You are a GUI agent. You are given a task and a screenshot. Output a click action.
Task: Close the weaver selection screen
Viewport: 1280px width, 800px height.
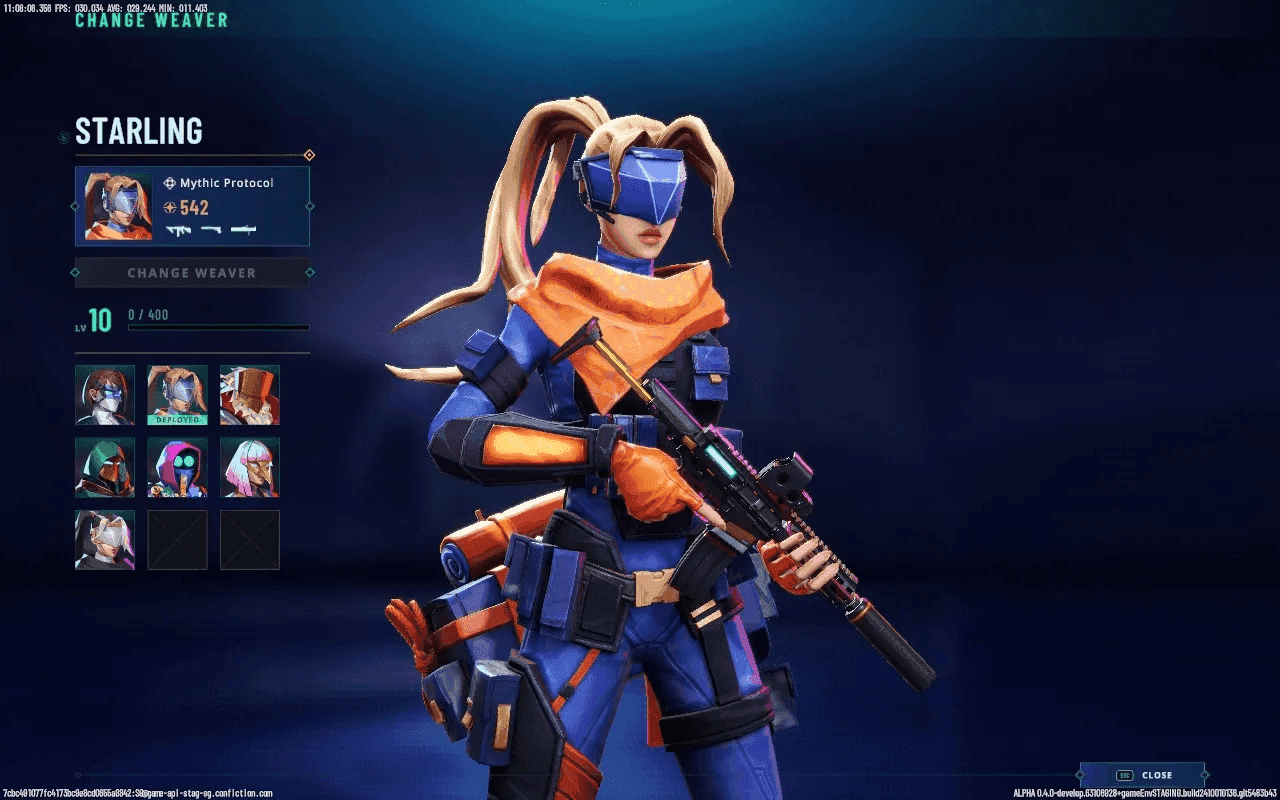pos(1142,775)
